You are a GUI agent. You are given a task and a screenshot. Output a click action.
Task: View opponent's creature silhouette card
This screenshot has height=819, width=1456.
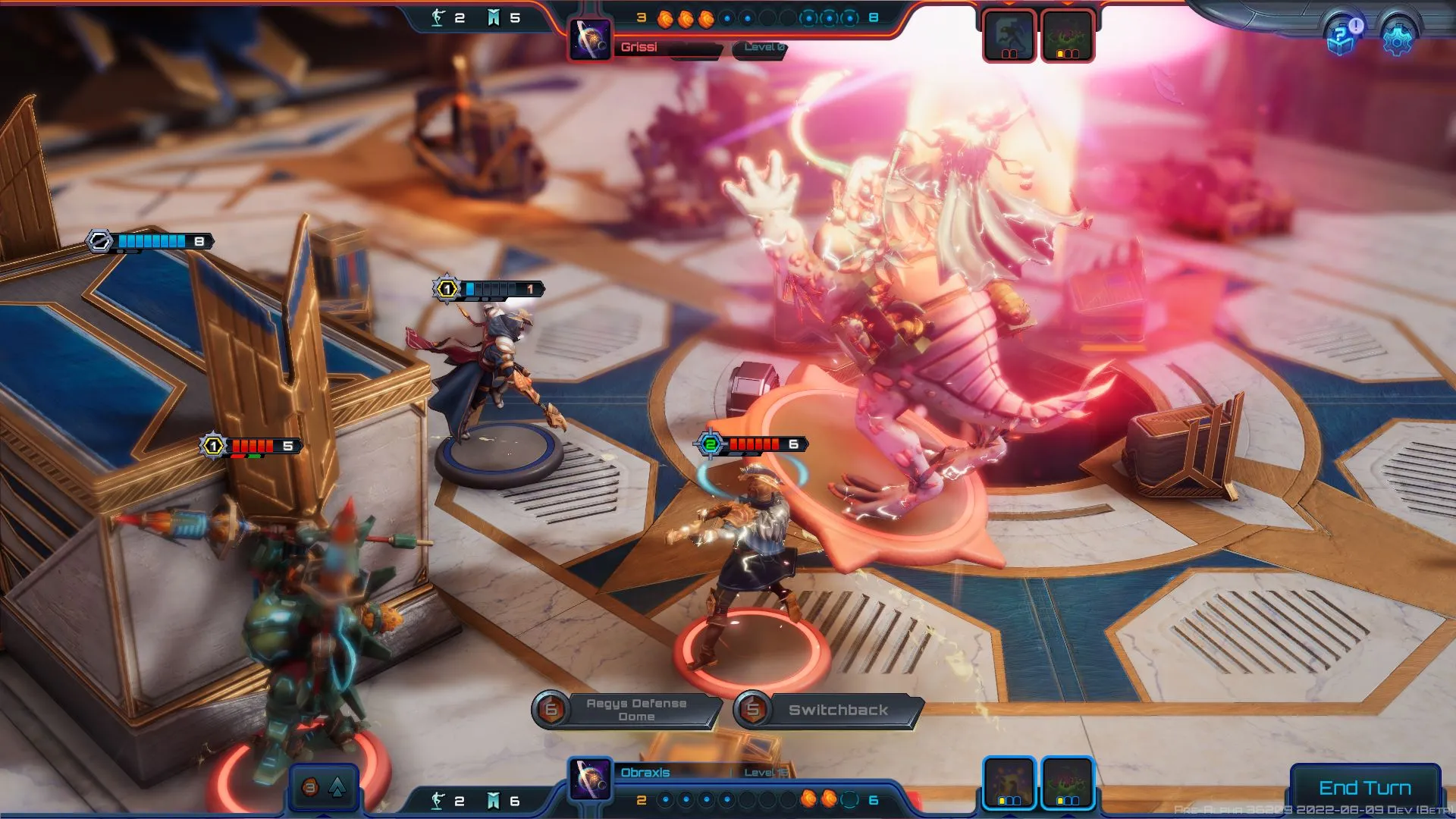(1009, 36)
